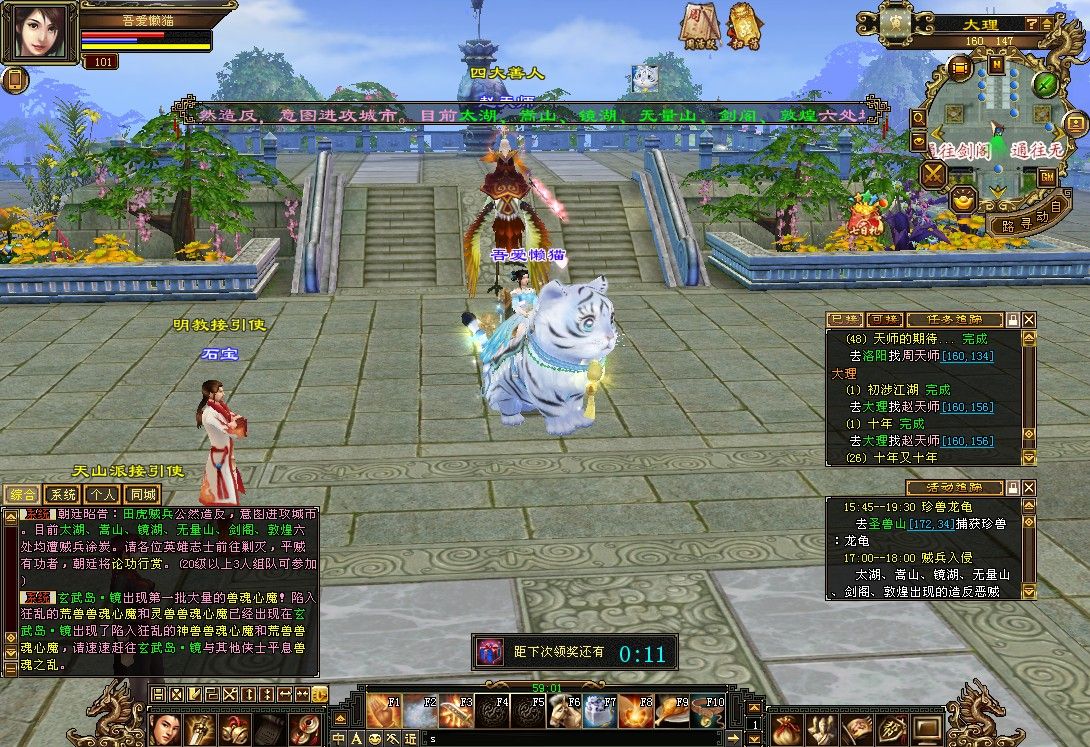Viewport: 1090px width, 747px height.
Task: Switch to the 综合 chat tab
Action: 22,494
